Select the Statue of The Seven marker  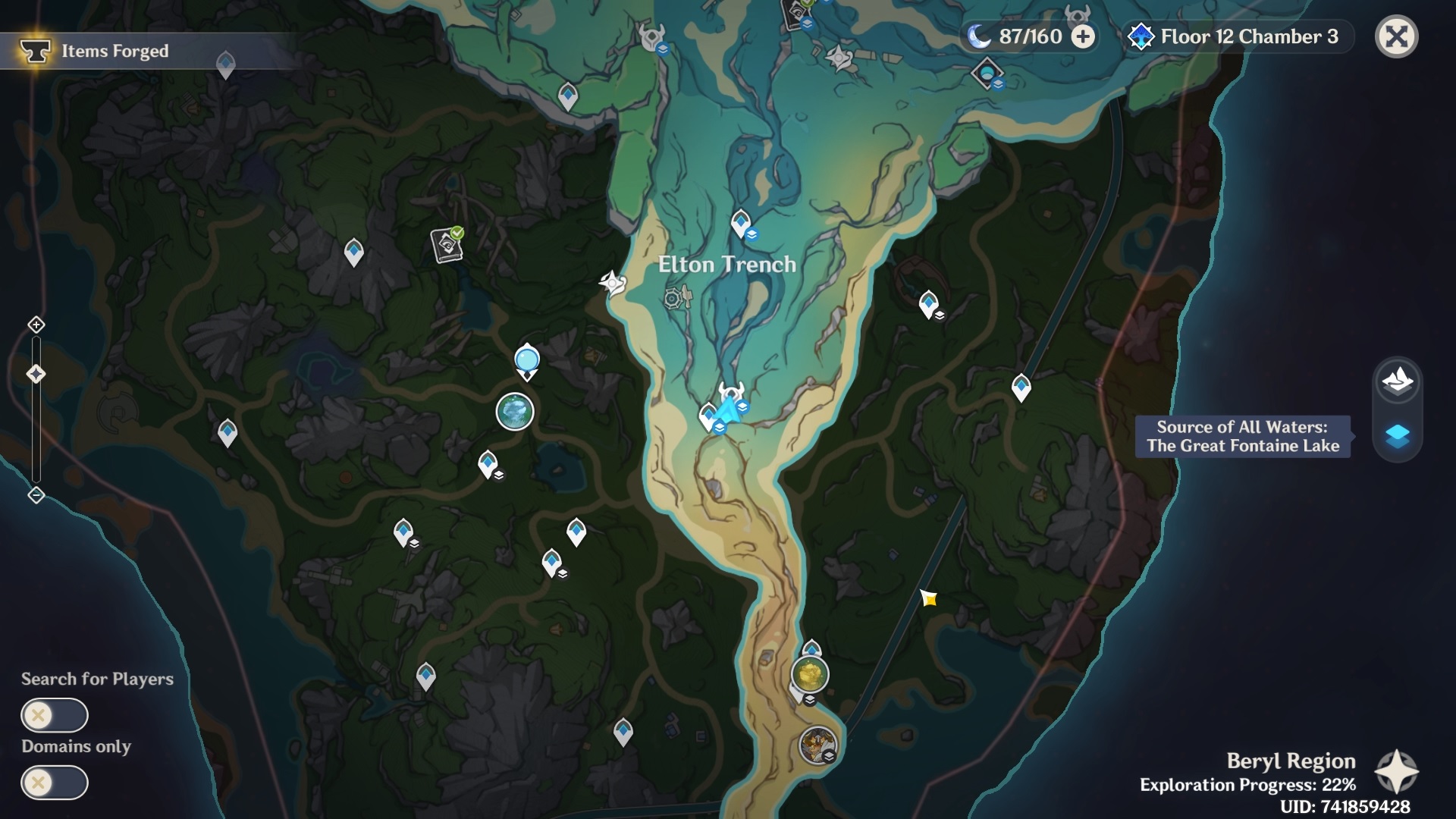(x=526, y=361)
